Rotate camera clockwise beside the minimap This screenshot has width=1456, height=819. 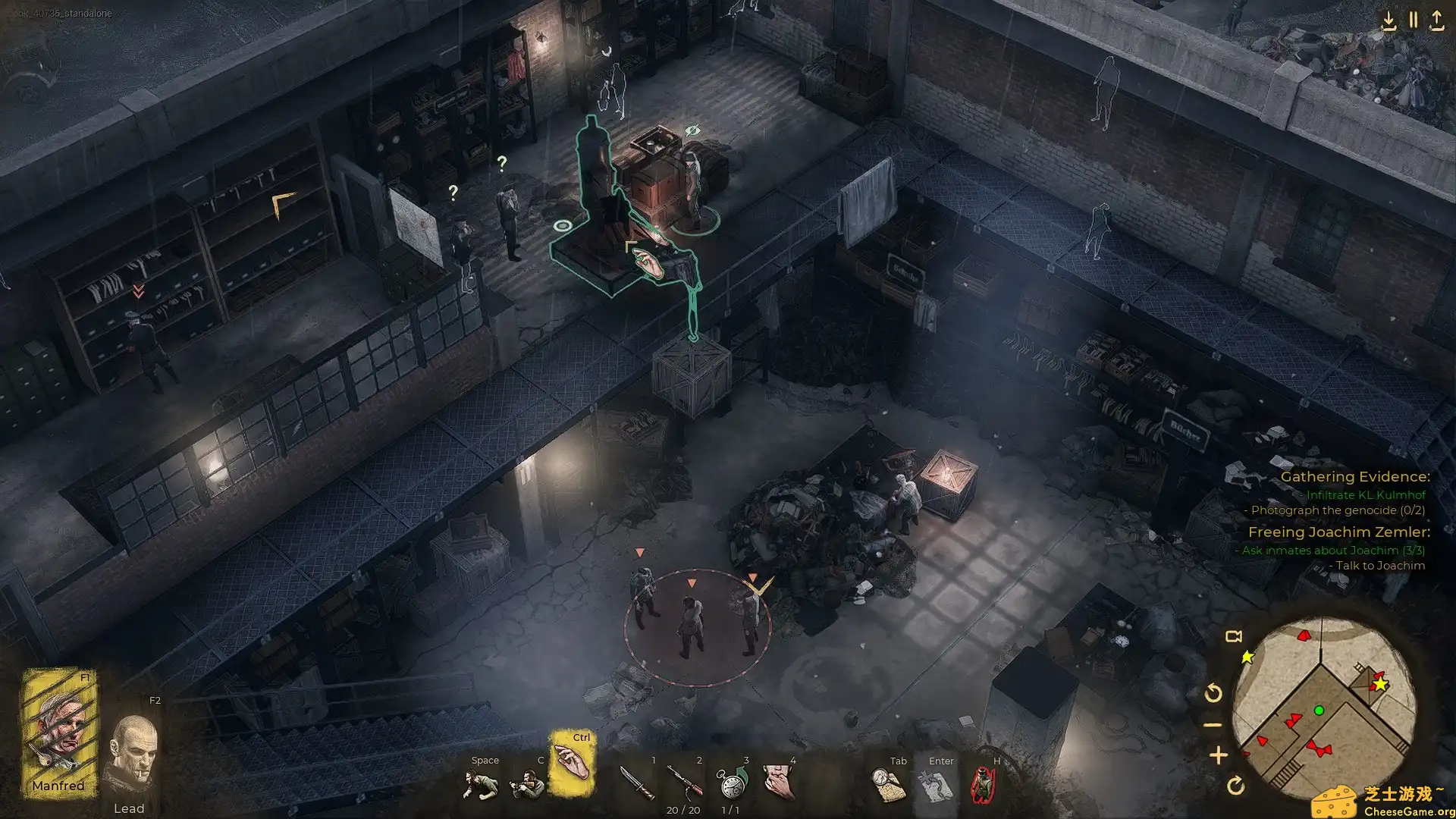1235,786
